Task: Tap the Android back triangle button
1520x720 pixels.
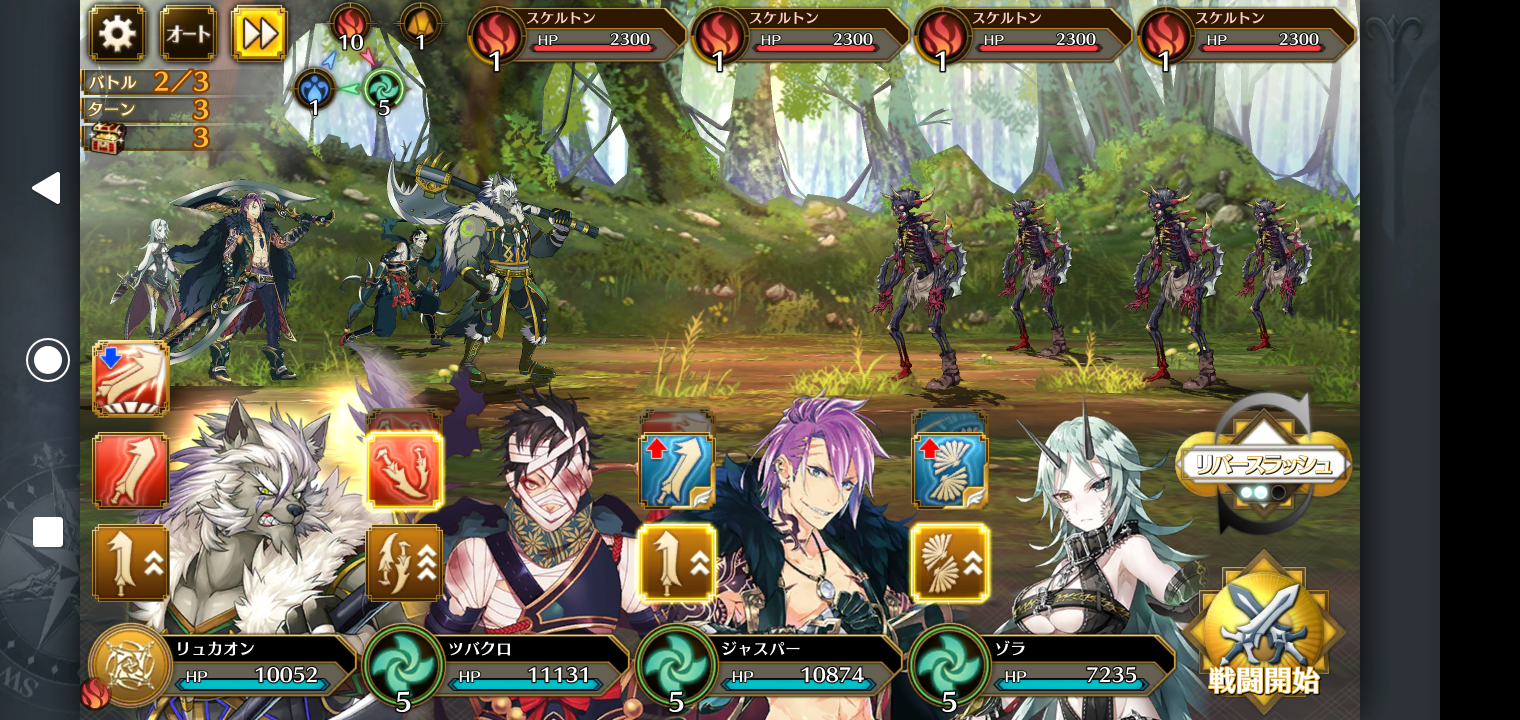Action: pyautogui.click(x=47, y=188)
